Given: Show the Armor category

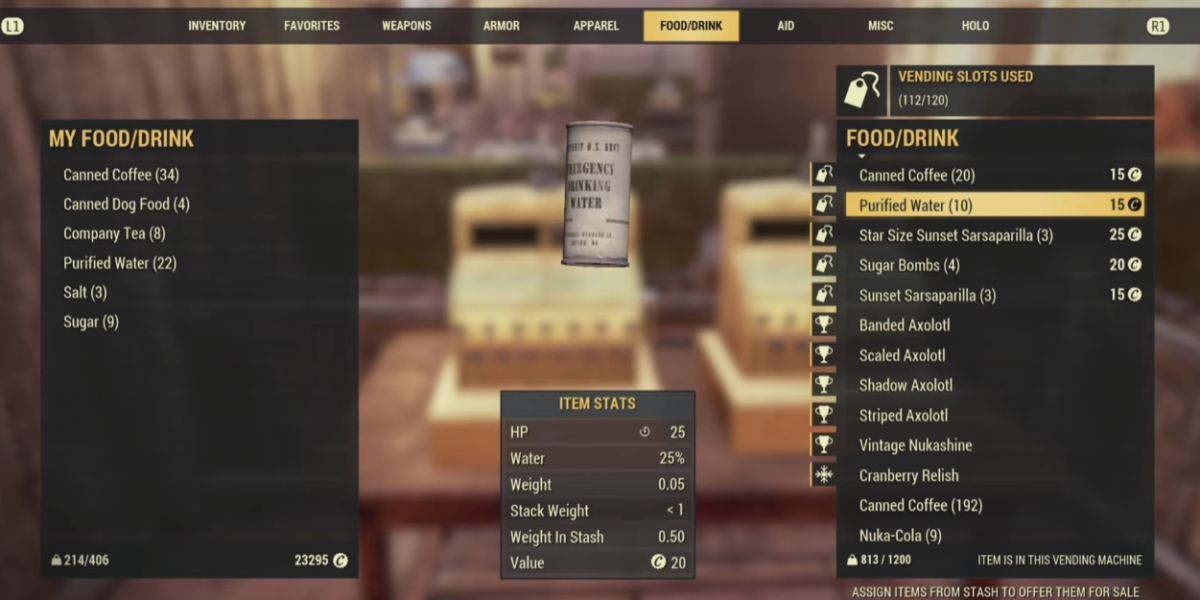Looking at the screenshot, I should [x=501, y=26].
